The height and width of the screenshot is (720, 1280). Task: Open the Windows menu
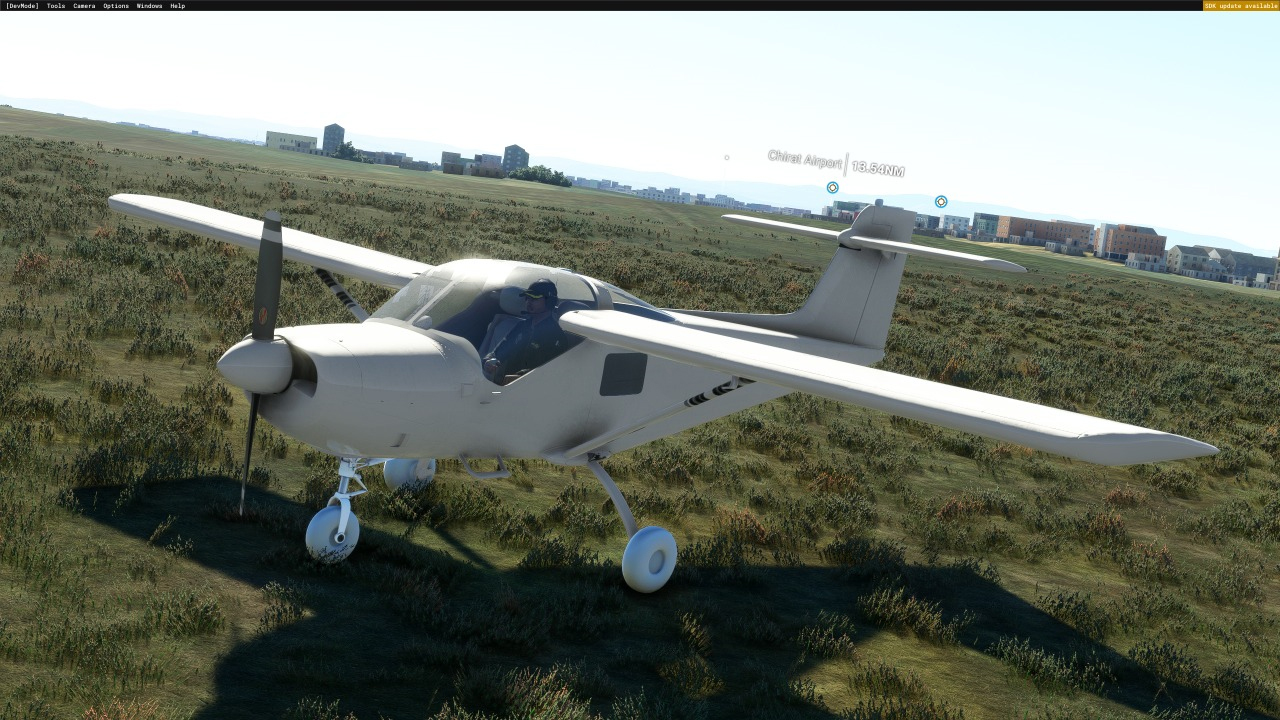click(x=149, y=6)
